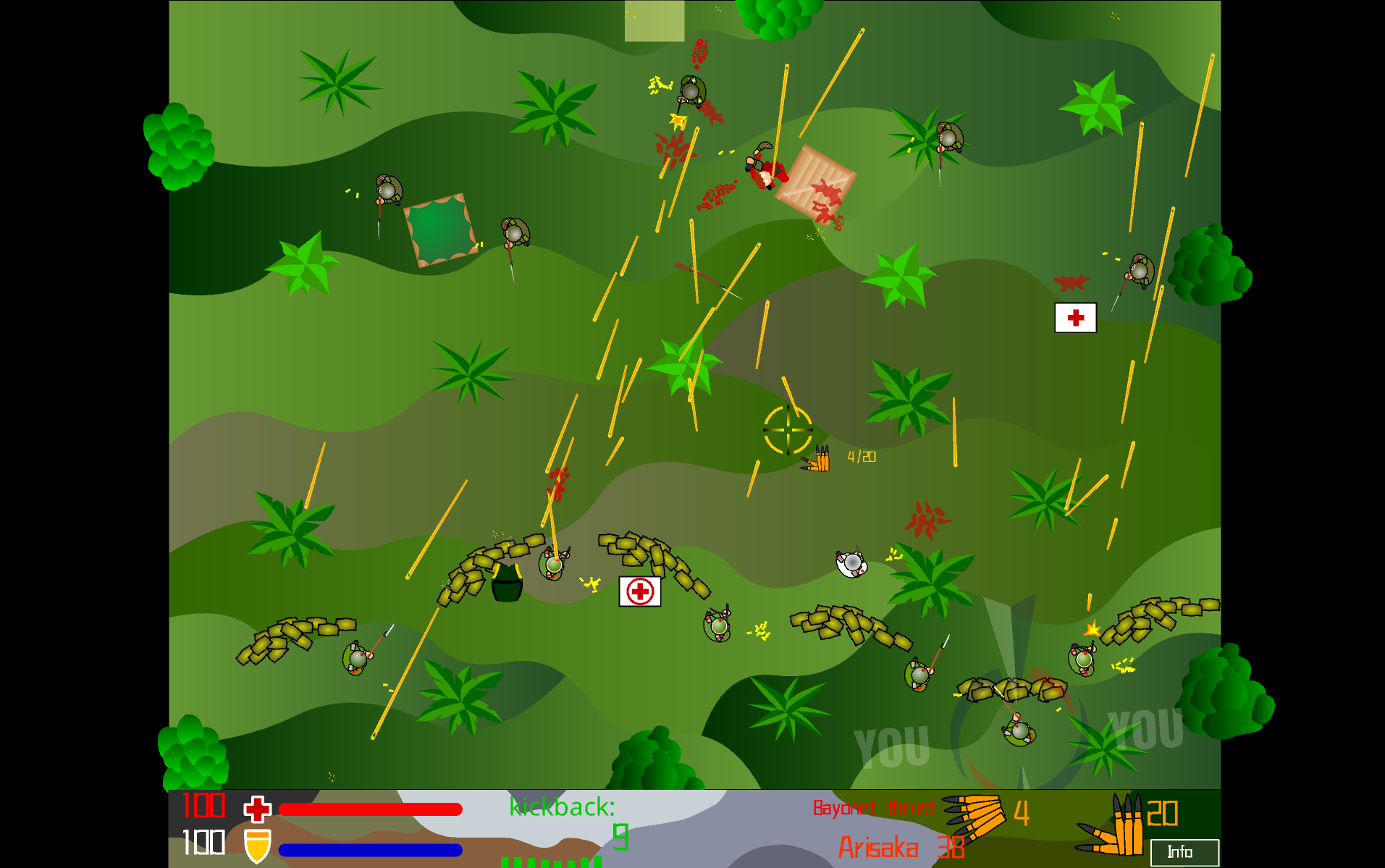Click the yellow armor shield icon
1385x868 pixels.
[257, 845]
